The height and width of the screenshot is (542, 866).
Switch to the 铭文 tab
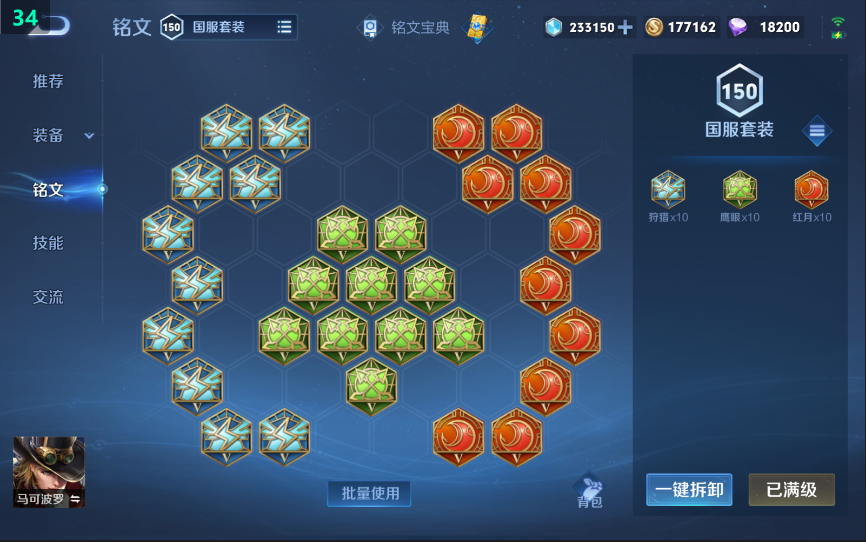[x=48, y=189]
